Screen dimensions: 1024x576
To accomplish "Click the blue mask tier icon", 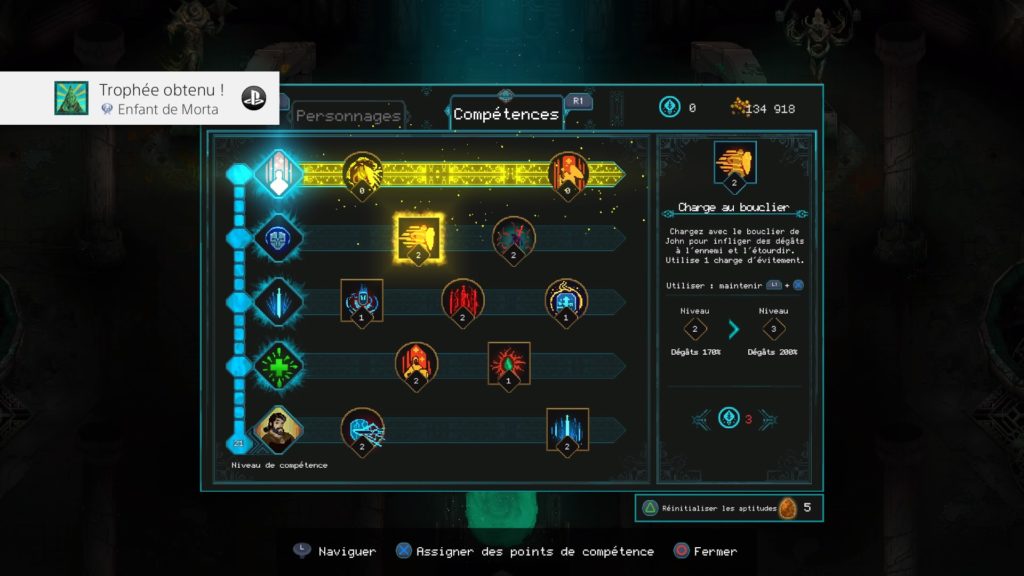I will [278, 238].
